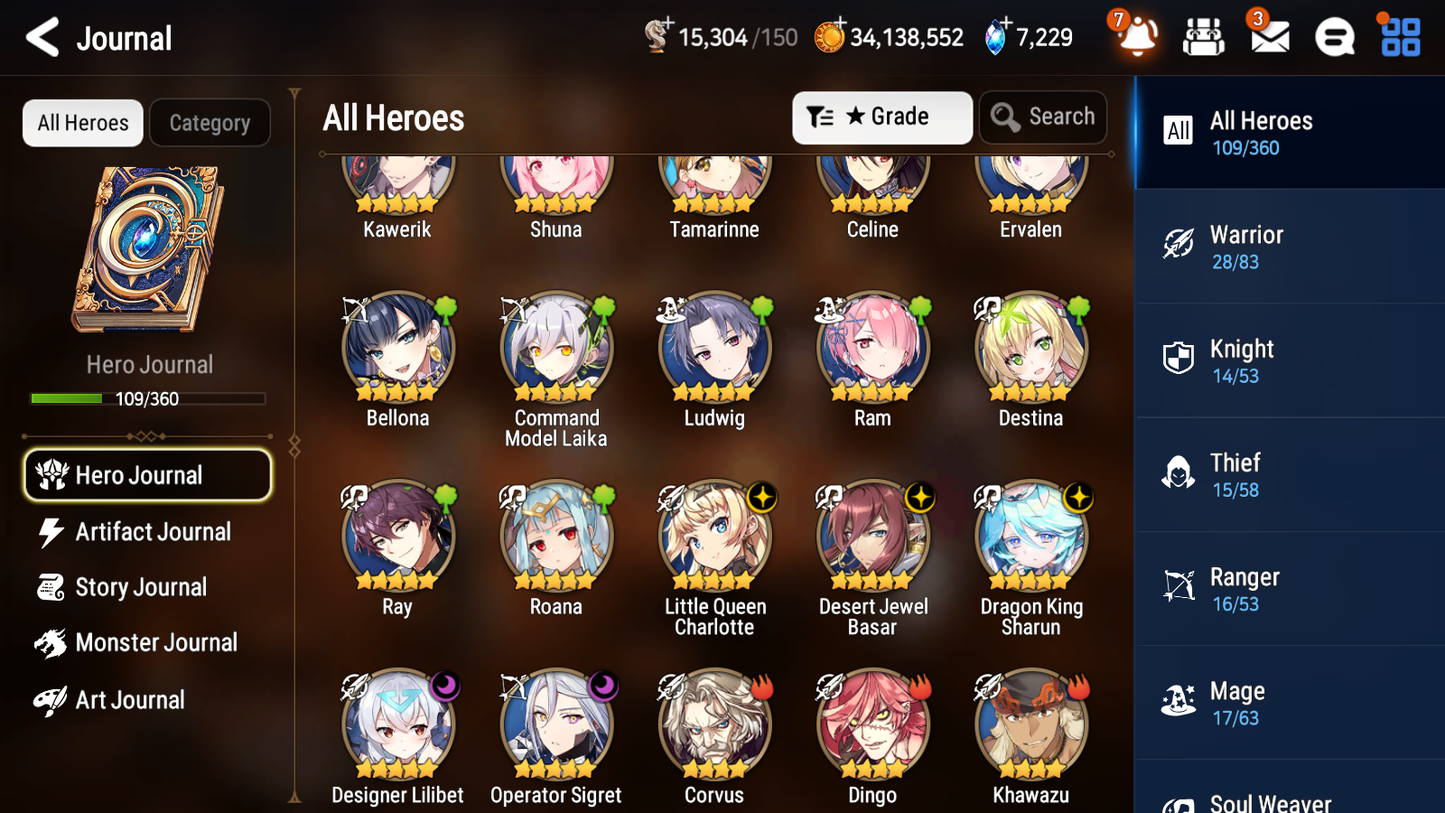Open the inventory chest icon
Screen dimensions: 1445x813
(x=1203, y=36)
